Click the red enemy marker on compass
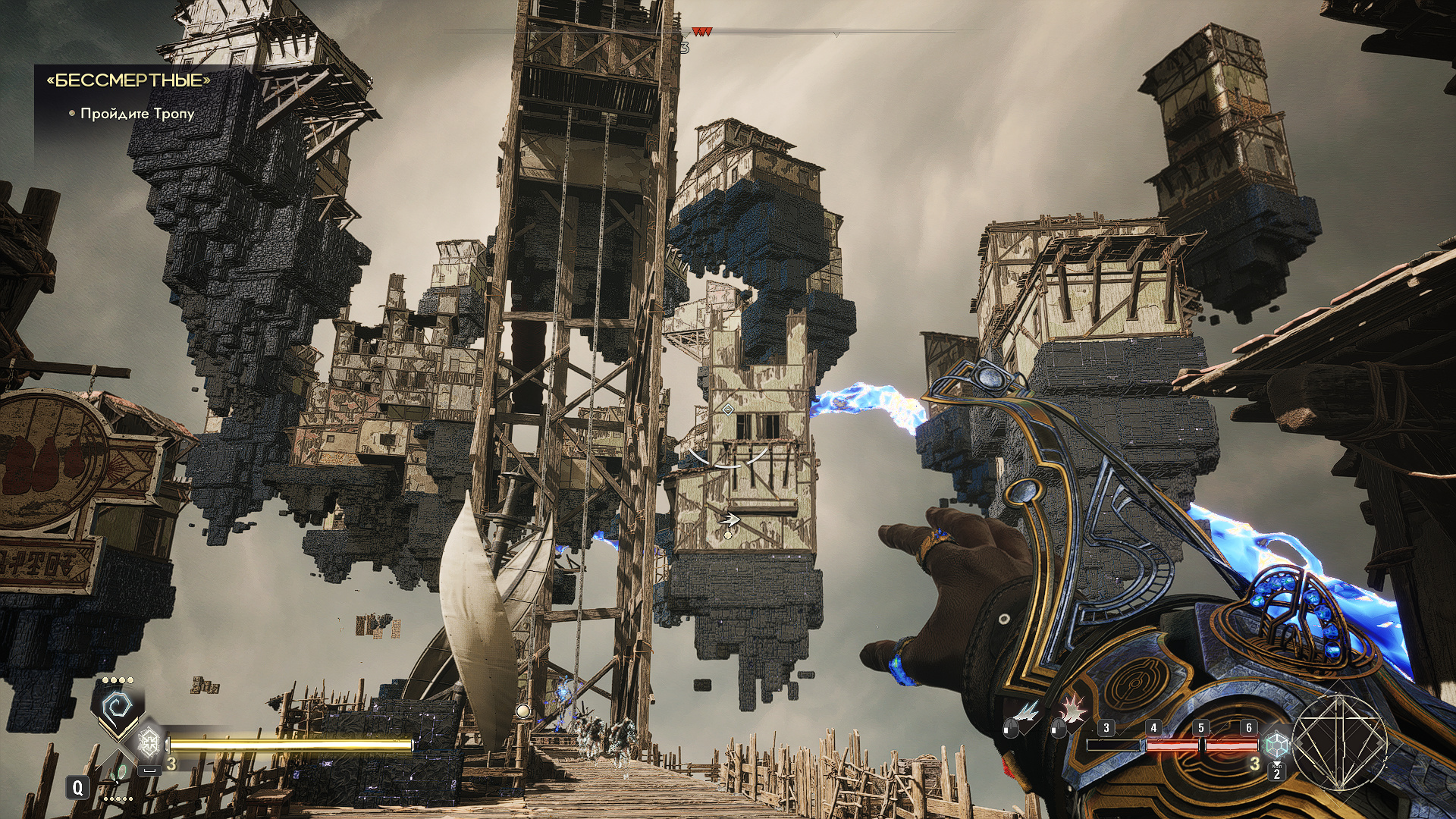 pos(701,33)
